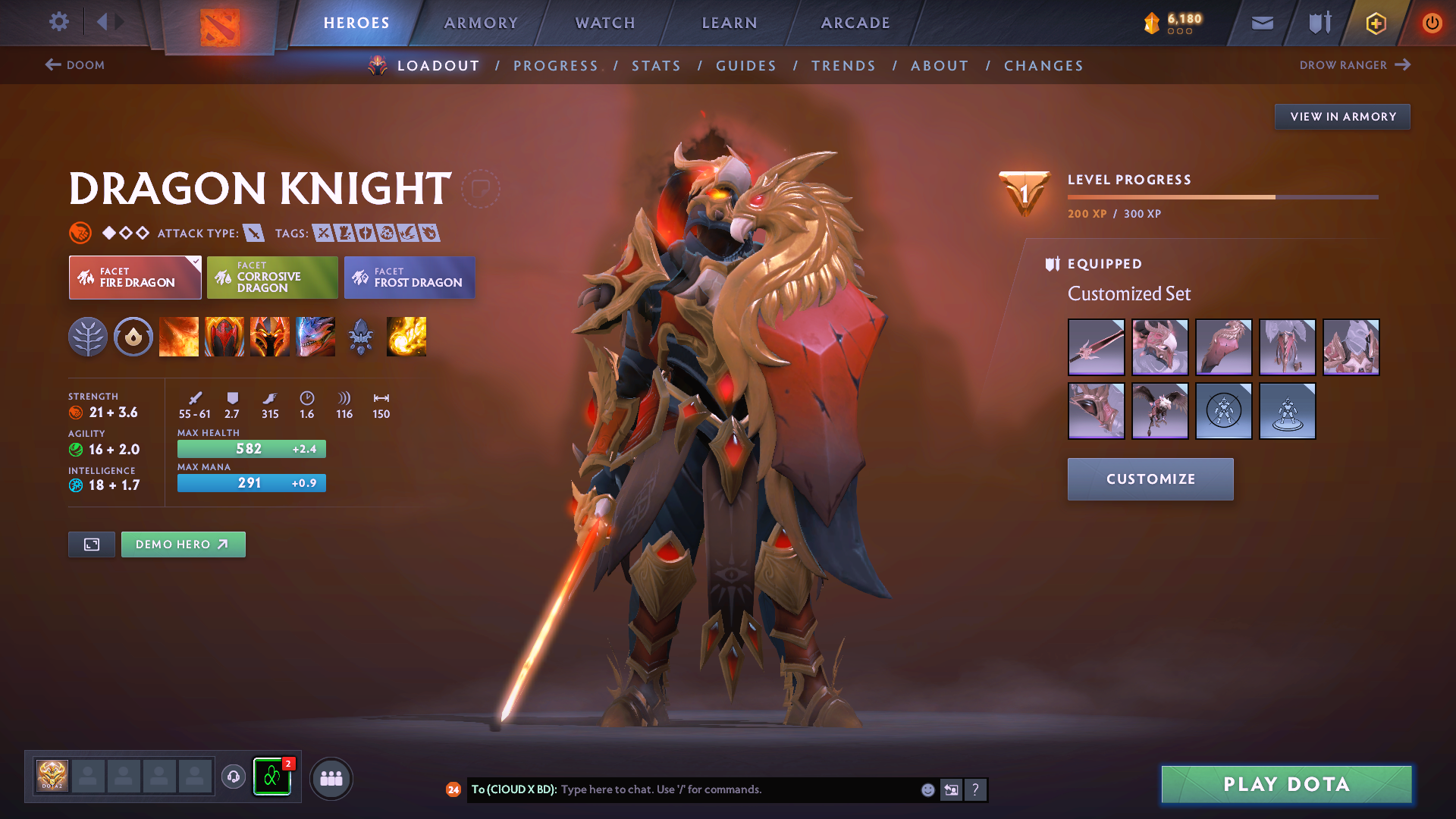
Task: Switch to the Stats tab
Action: pos(656,66)
